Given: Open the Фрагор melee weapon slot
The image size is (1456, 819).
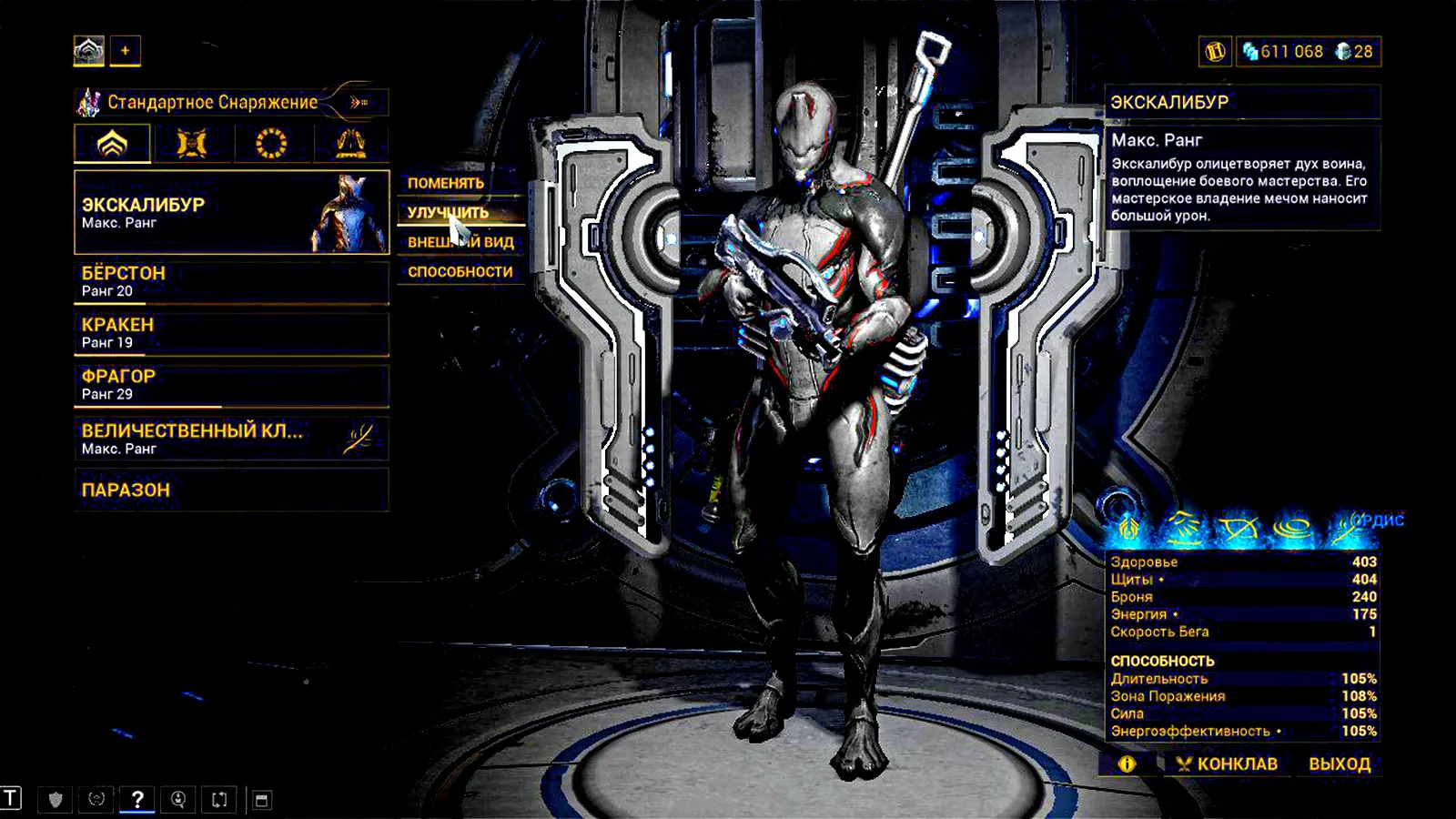Looking at the screenshot, I should pos(231,385).
